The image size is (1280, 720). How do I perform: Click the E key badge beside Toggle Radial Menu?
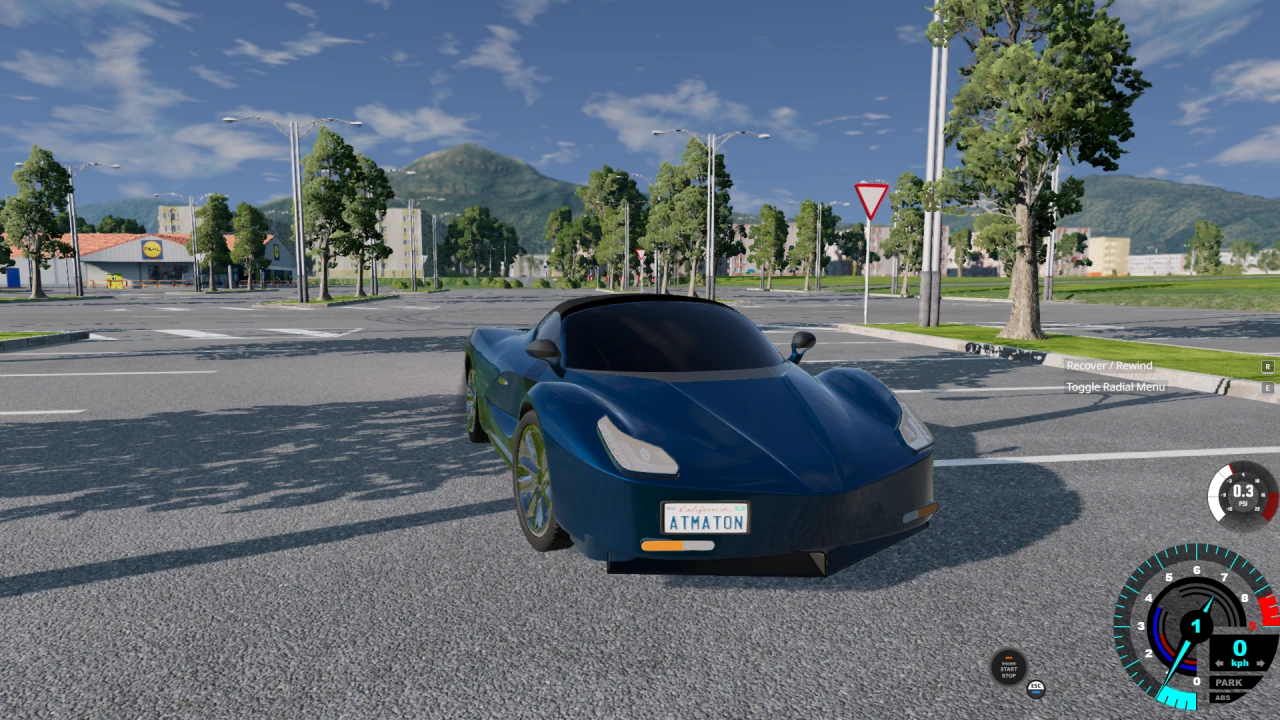[x=1268, y=387]
